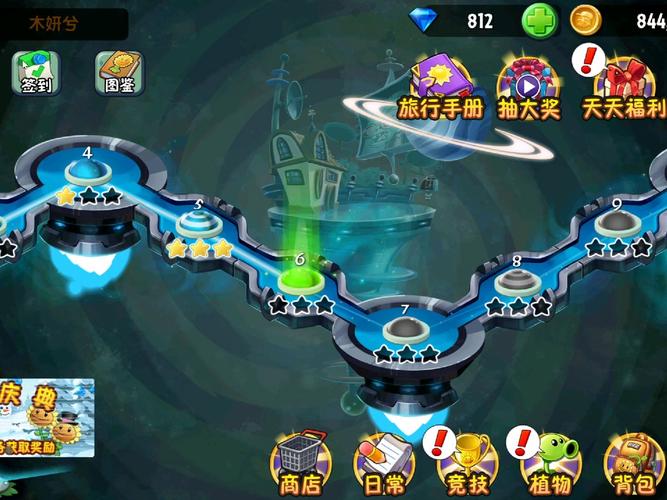
Task: Open the 抽大奖 lucky draw
Action: (x=526, y=84)
